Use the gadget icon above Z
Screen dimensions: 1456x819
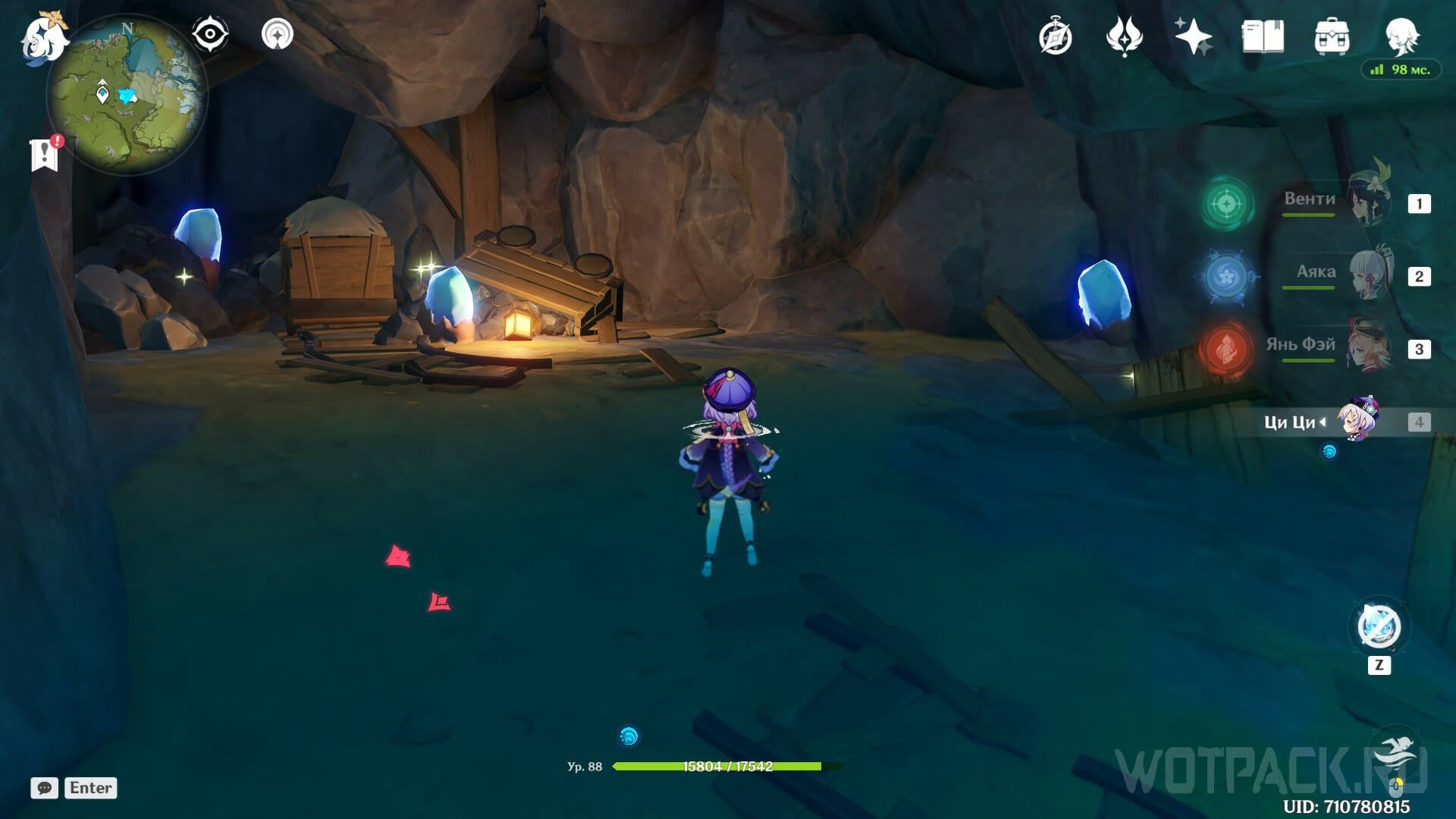pyautogui.click(x=1379, y=627)
